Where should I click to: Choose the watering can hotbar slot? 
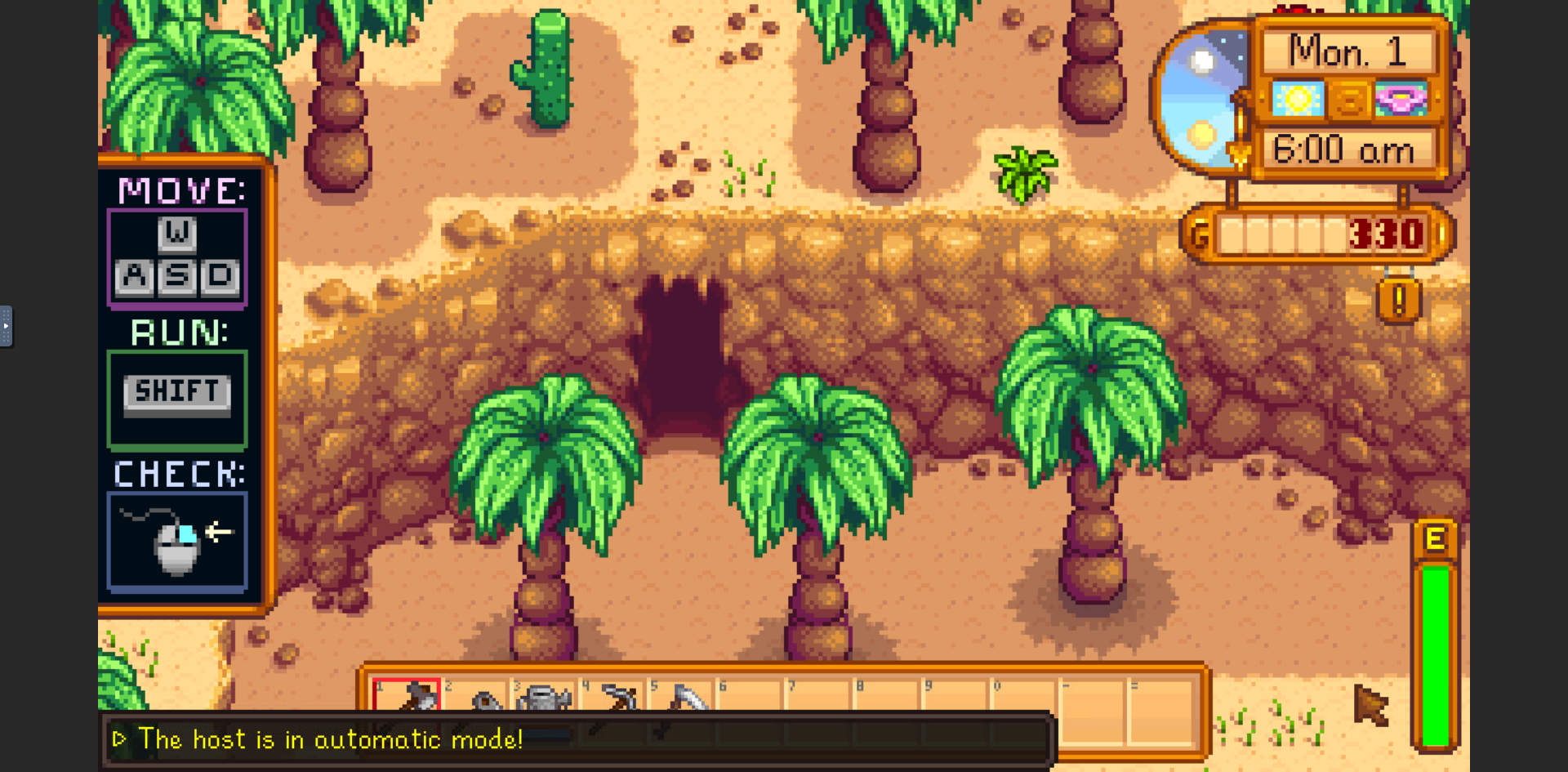[x=544, y=697]
